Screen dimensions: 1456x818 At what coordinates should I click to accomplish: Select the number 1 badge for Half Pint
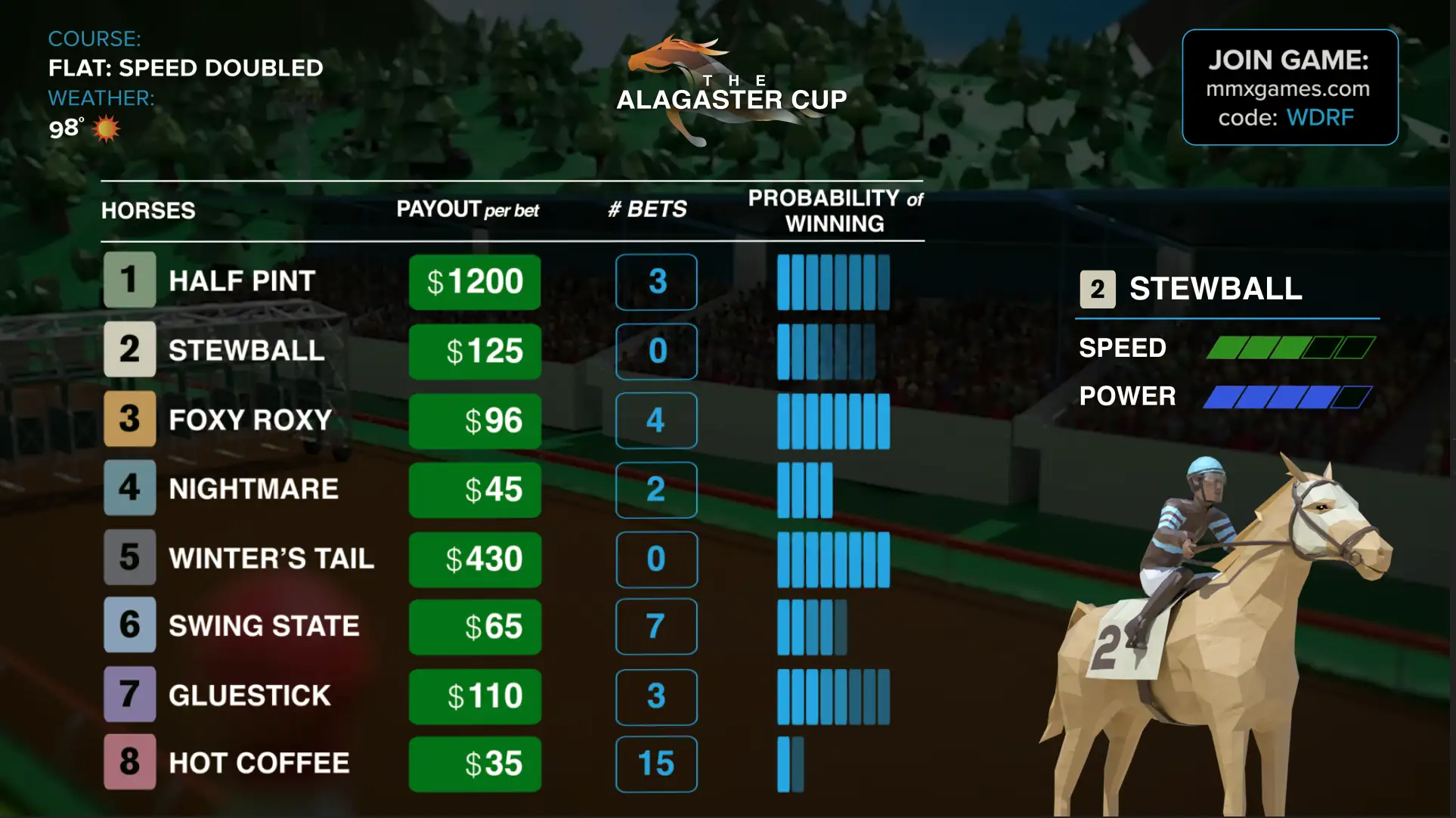pyautogui.click(x=129, y=280)
